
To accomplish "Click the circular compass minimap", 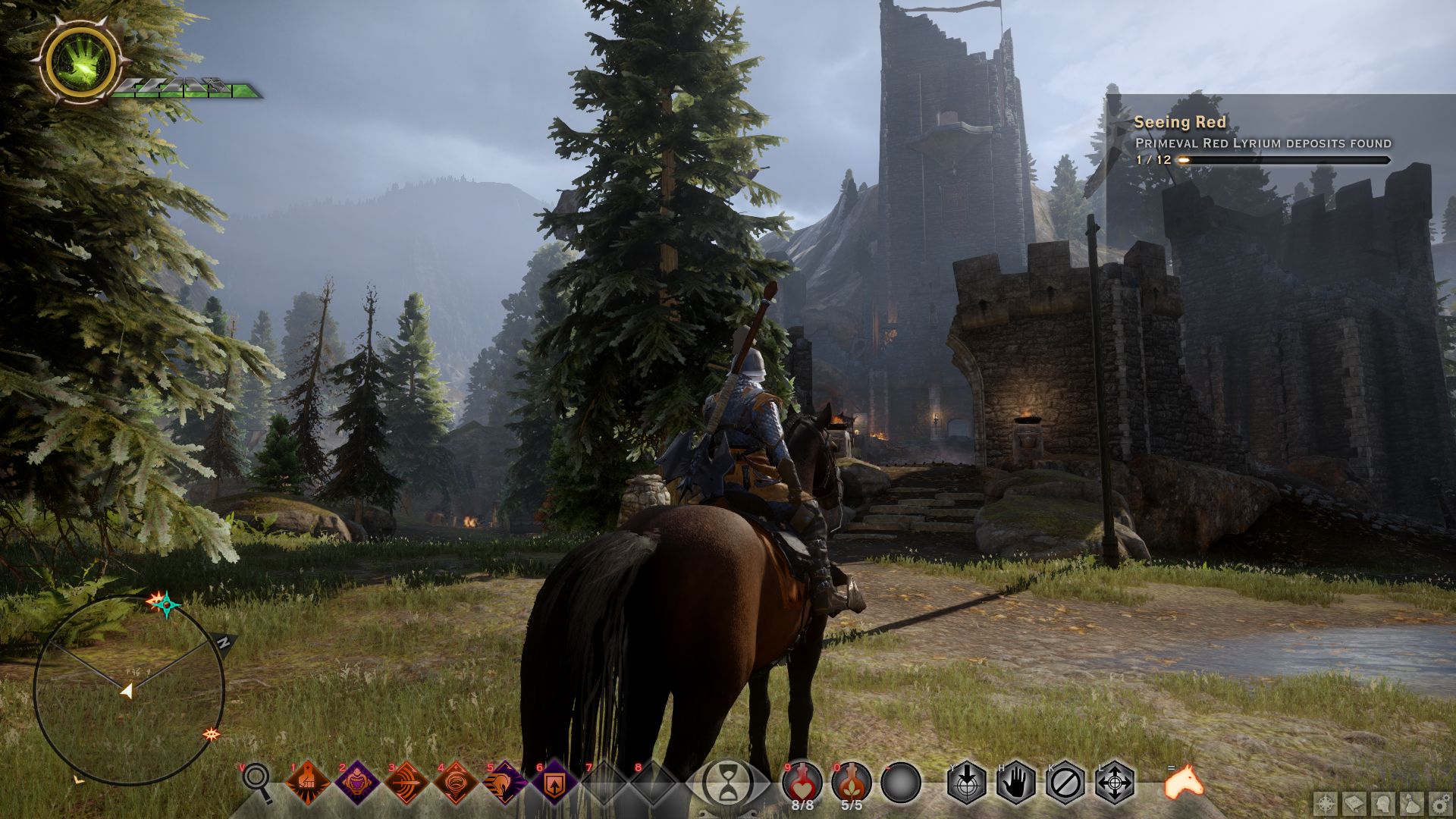I will [x=129, y=690].
